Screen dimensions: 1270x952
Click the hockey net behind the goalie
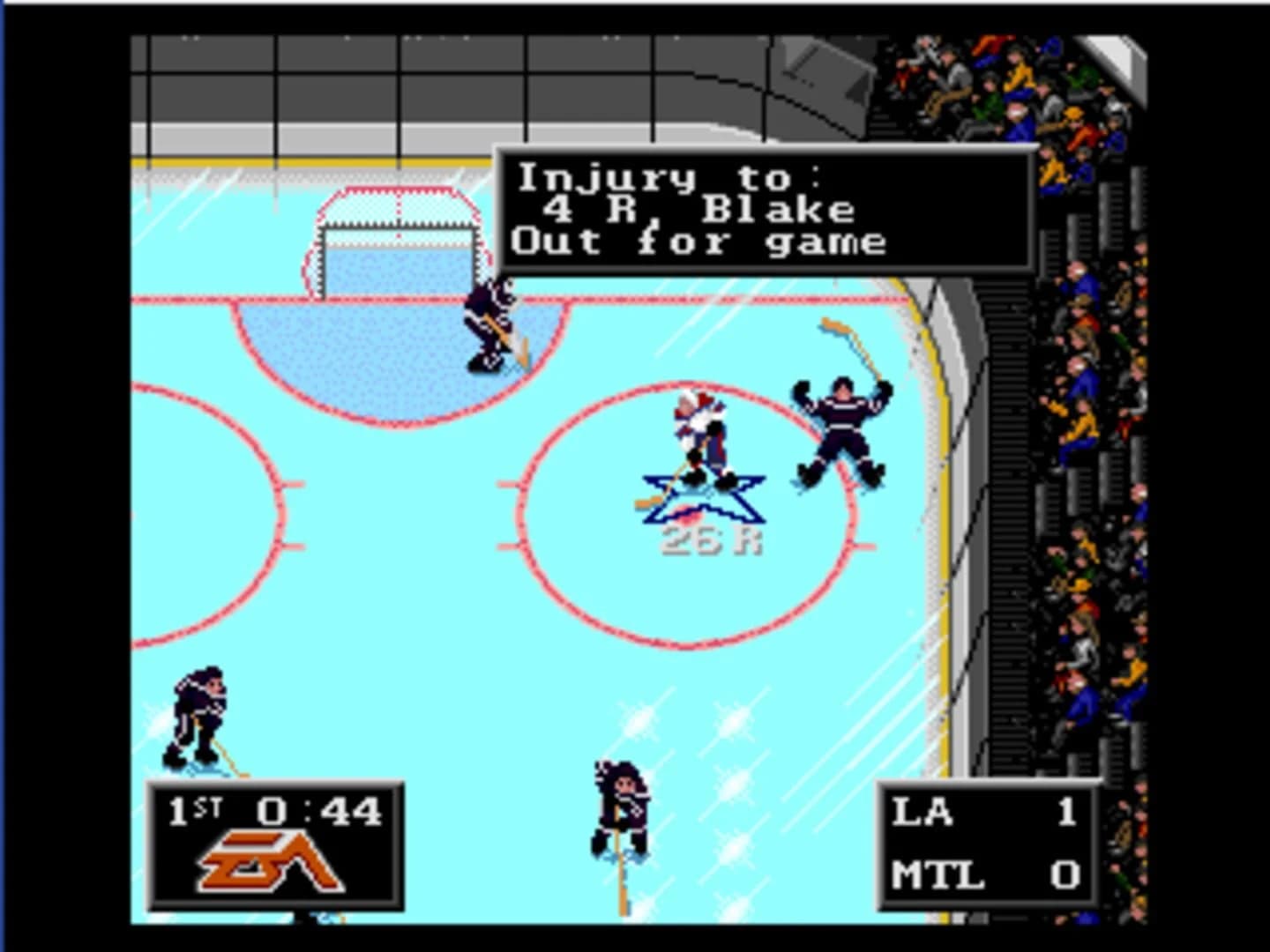397,238
